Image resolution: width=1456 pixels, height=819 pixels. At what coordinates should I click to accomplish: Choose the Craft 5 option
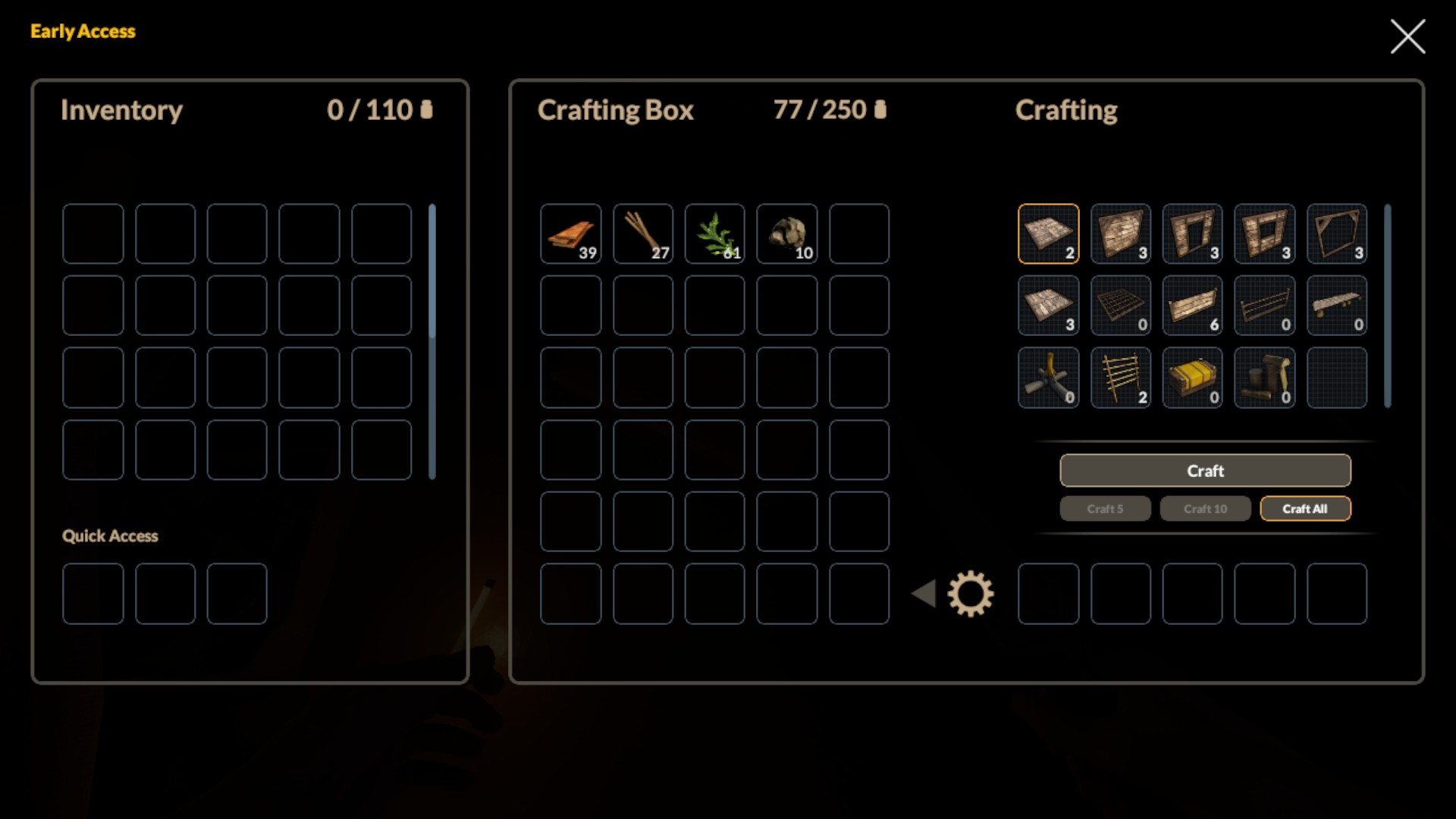[1105, 509]
